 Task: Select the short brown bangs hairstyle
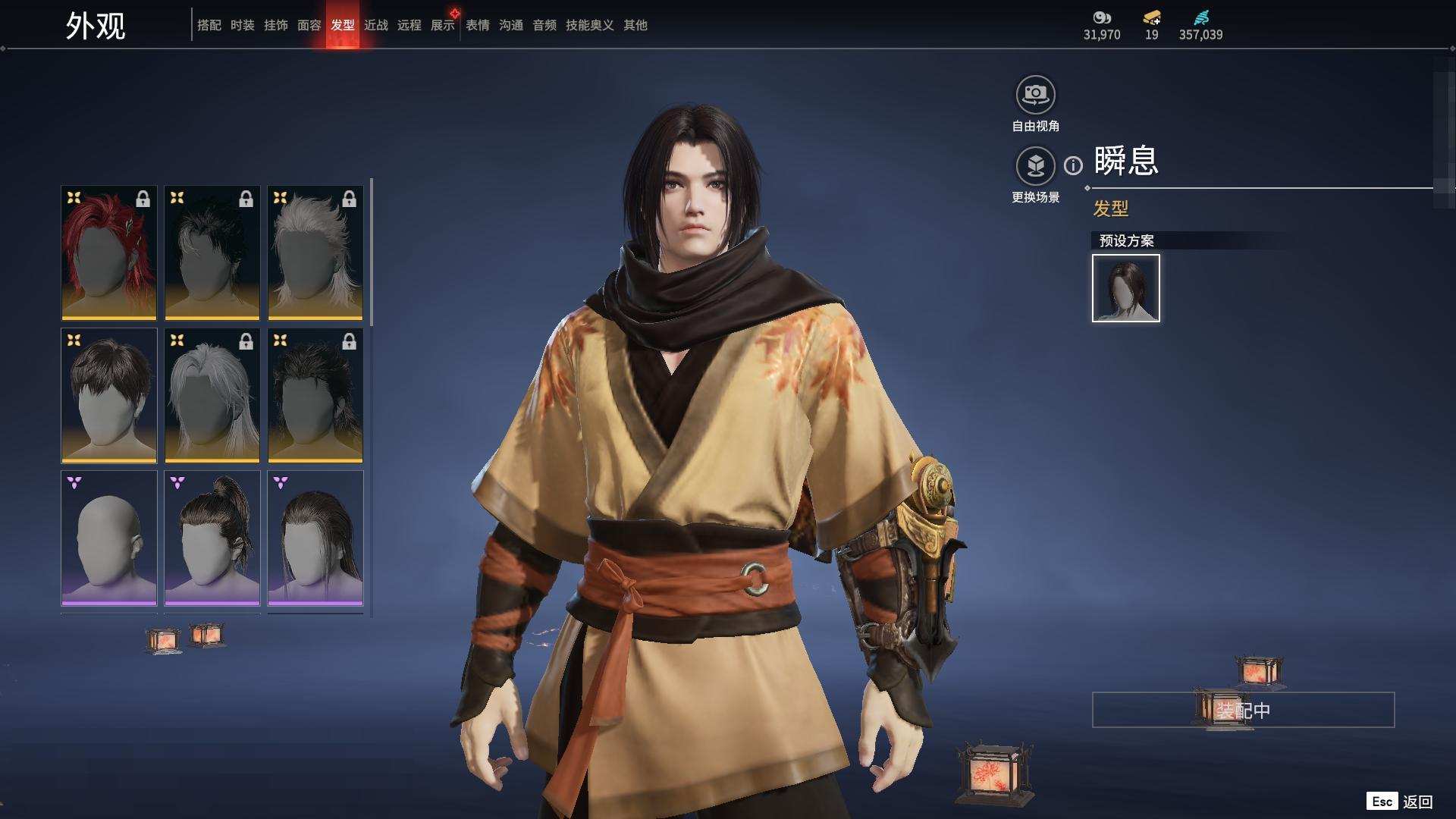click(109, 395)
